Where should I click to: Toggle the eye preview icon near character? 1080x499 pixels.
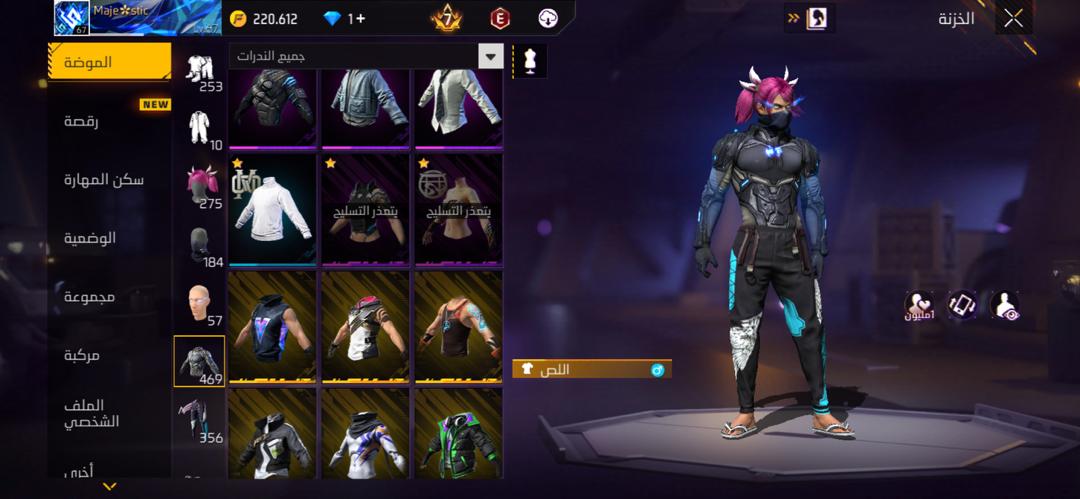(1004, 306)
